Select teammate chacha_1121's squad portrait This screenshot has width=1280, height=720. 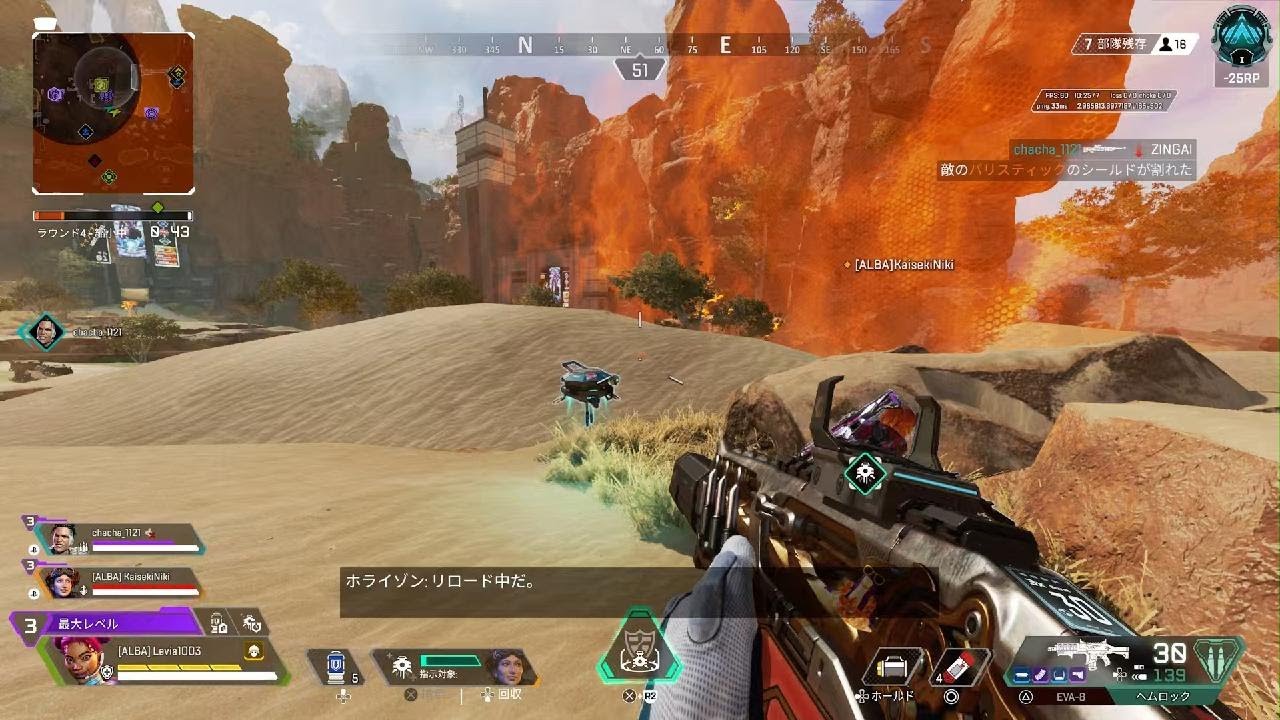click(x=63, y=538)
